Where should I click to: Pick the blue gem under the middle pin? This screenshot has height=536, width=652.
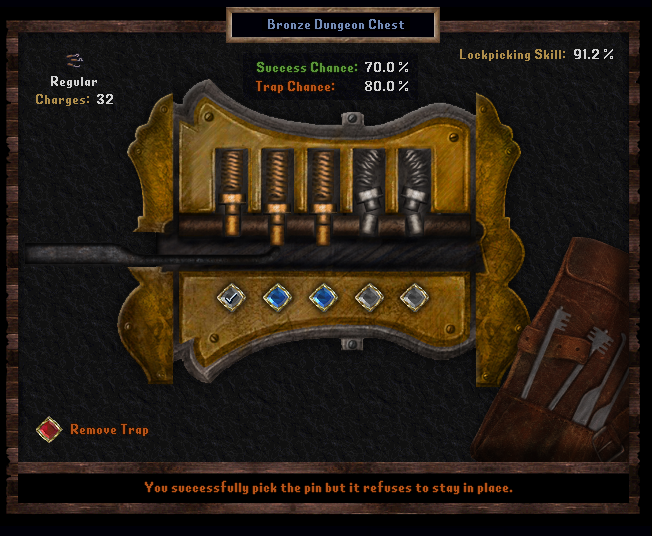(x=322, y=296)
